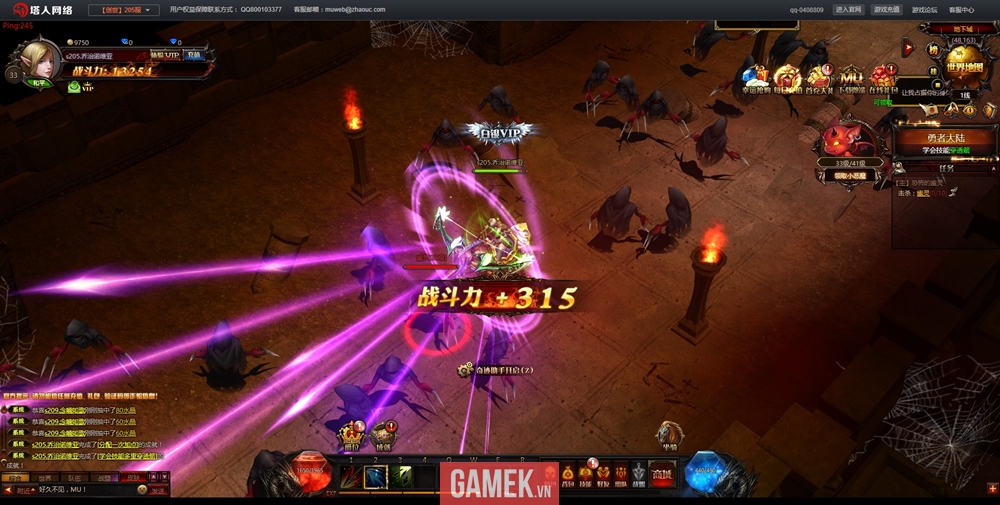Screen dimensions: 1000x505
Task: Open the online gift pack icon (在线礼包)
Action: pos(883,80)
